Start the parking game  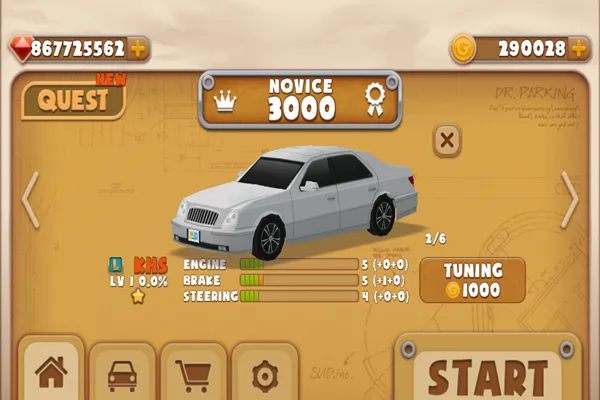[487, 375]
